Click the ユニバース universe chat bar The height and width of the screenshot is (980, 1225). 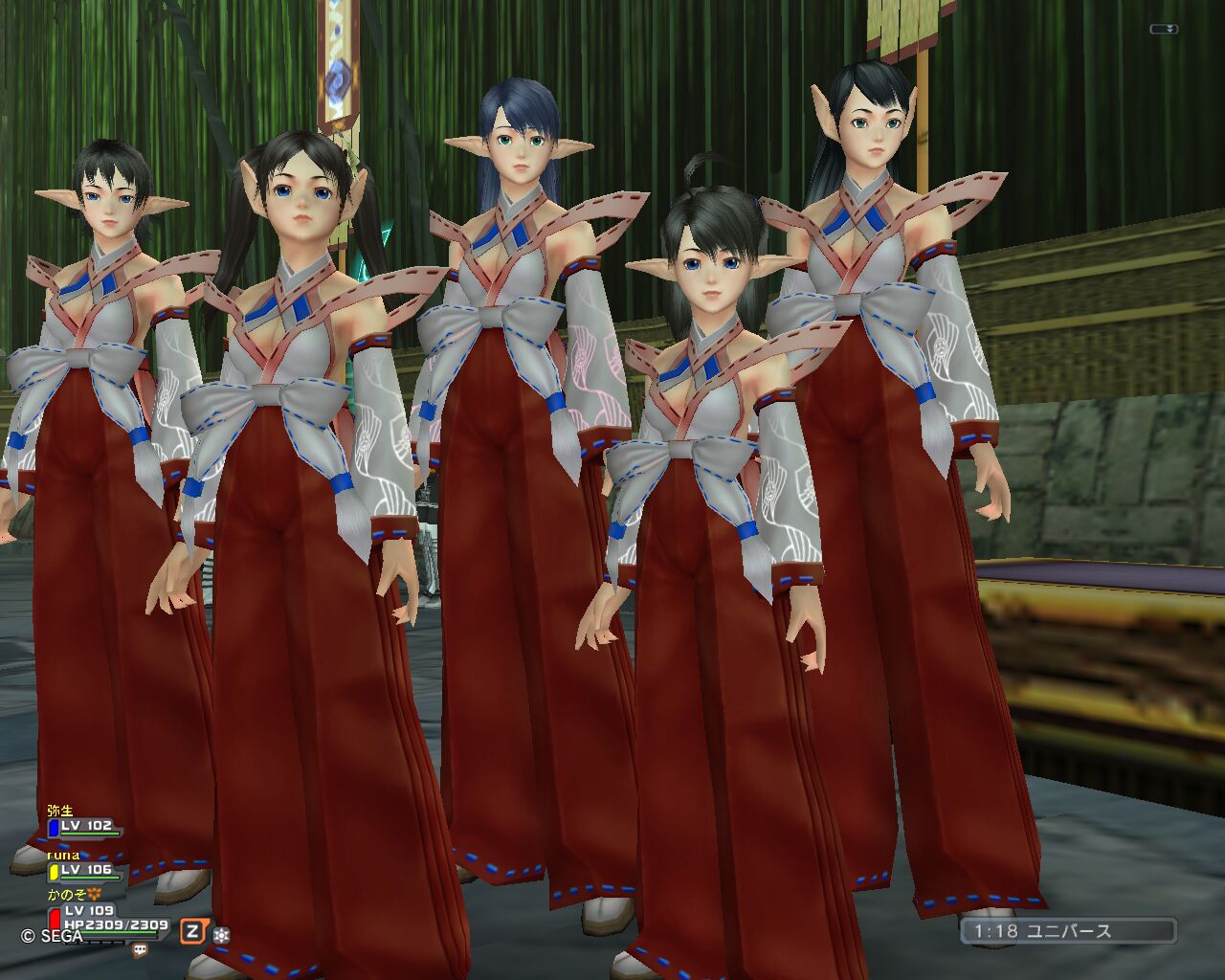click(1068, 931)
